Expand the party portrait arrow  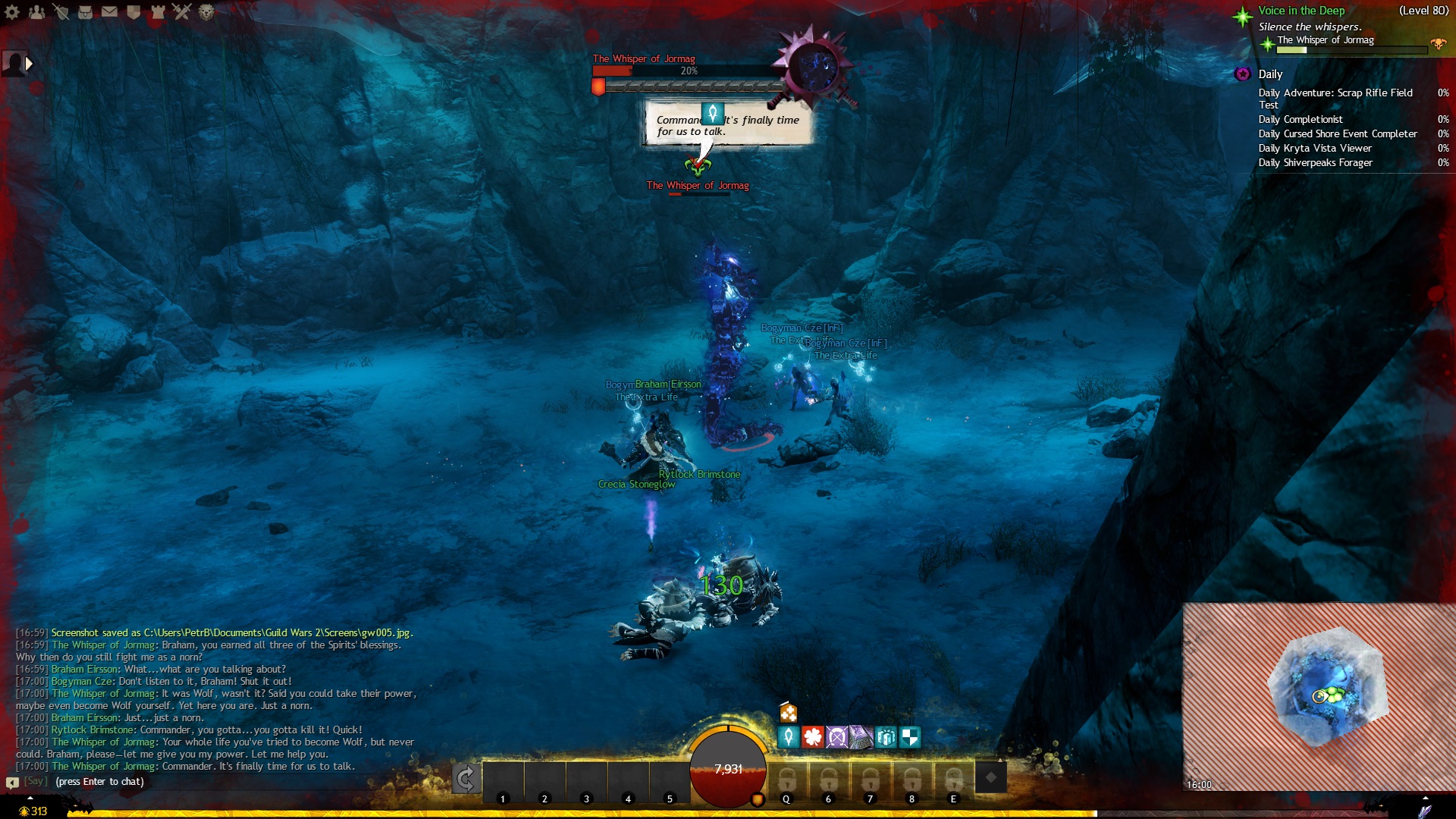(30, 64)
